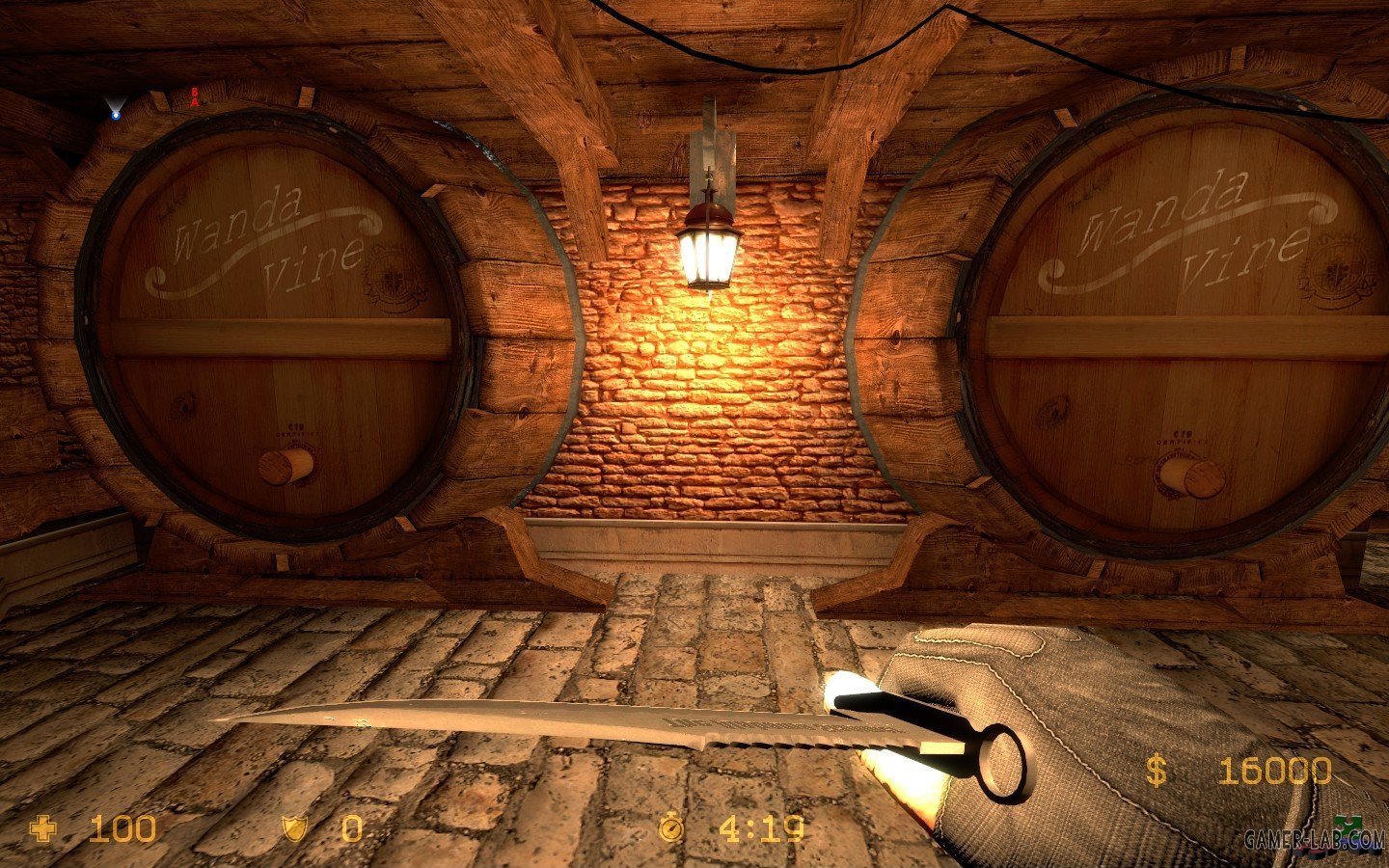This screenshot has height=868, width=1389.
Task: Click the round timer stopwatch icon
Action: (670, 828)
